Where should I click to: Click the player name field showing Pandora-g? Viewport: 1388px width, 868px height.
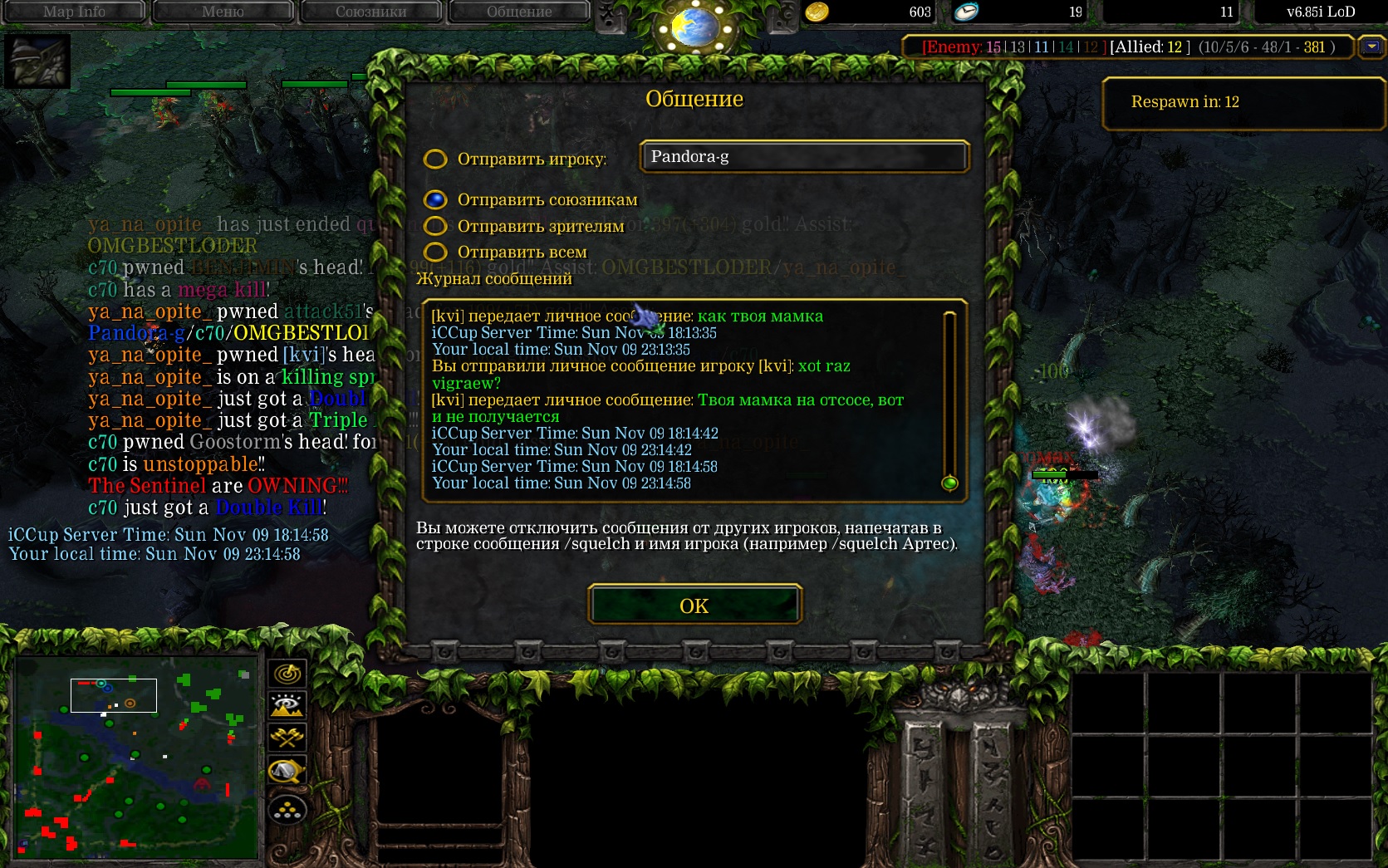pyautogui.click(x=803, y=156)
